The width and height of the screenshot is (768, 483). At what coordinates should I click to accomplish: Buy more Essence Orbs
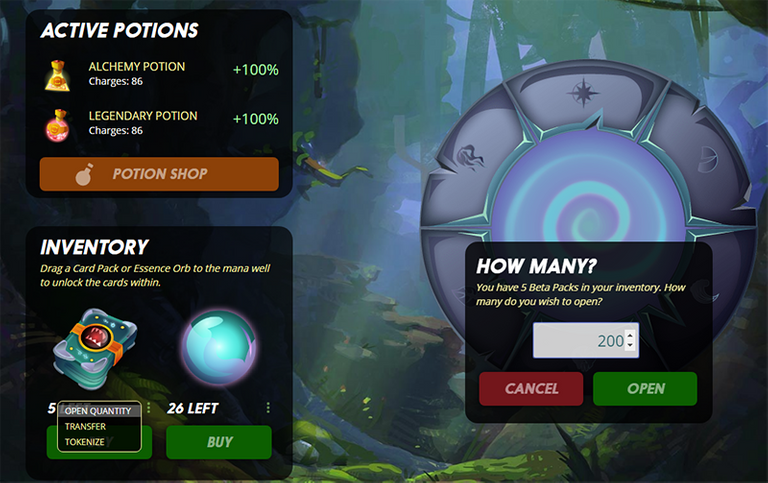219,442
